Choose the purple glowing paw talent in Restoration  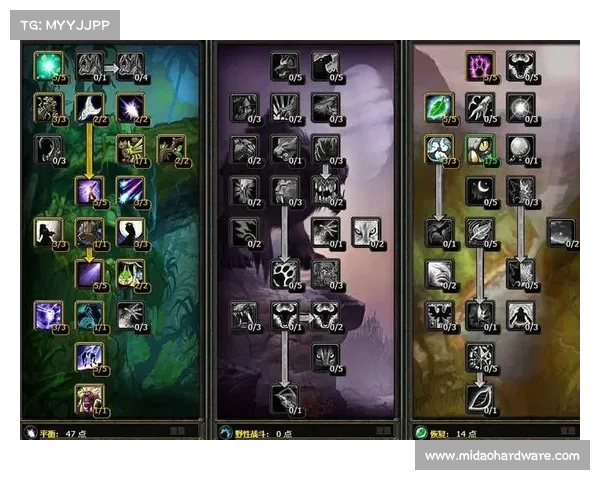click(480, 66)
